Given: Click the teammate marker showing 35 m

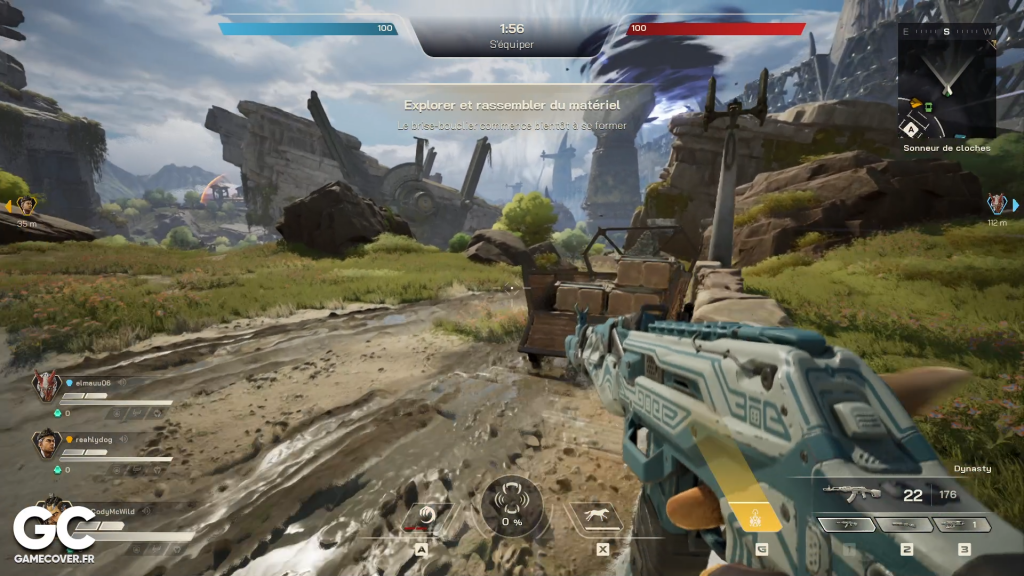Looking at the screenshot, I should tap(27, 205).
